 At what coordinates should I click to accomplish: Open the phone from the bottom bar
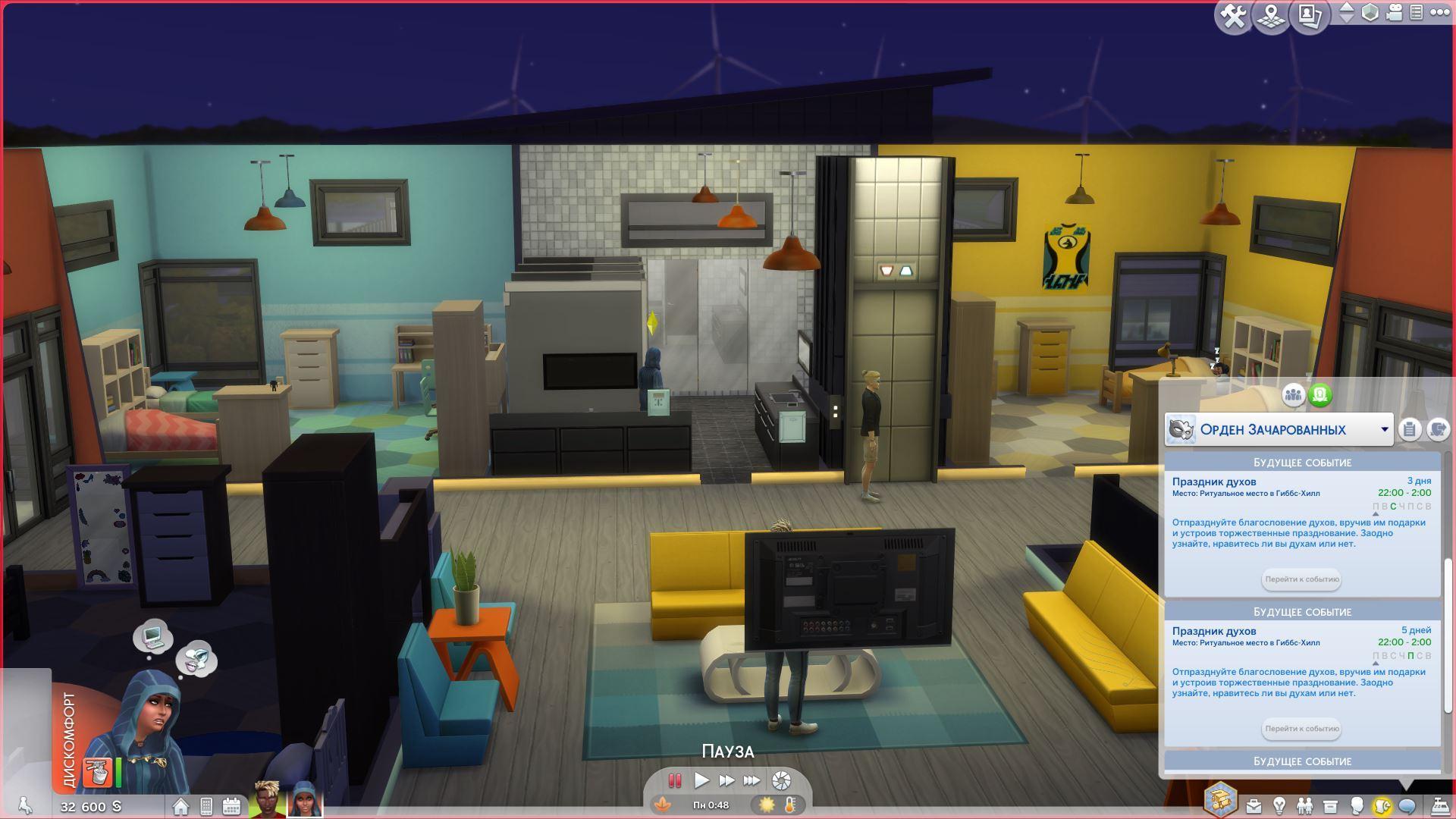tap(206, 806)
